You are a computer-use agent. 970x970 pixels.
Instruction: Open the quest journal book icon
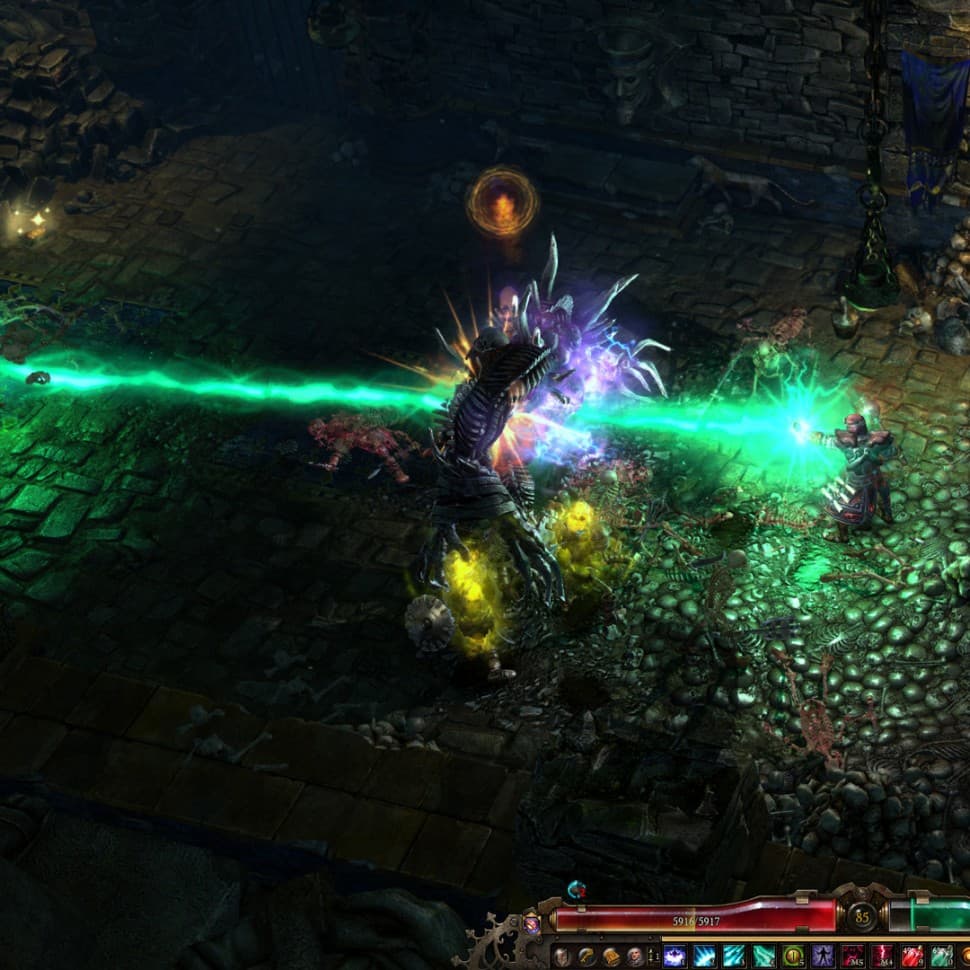tap(609, 956)
